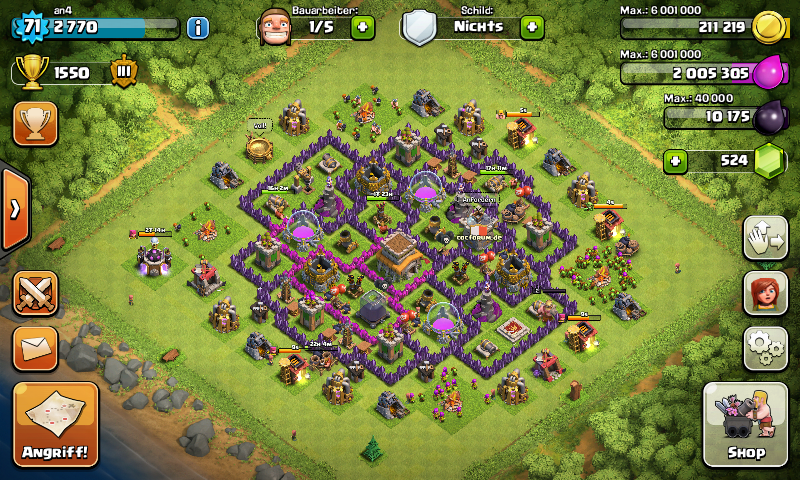Viewport: 800px width, 480px height.
Task: Open the crossed swords battle log
Action: (x=35, y=293)
